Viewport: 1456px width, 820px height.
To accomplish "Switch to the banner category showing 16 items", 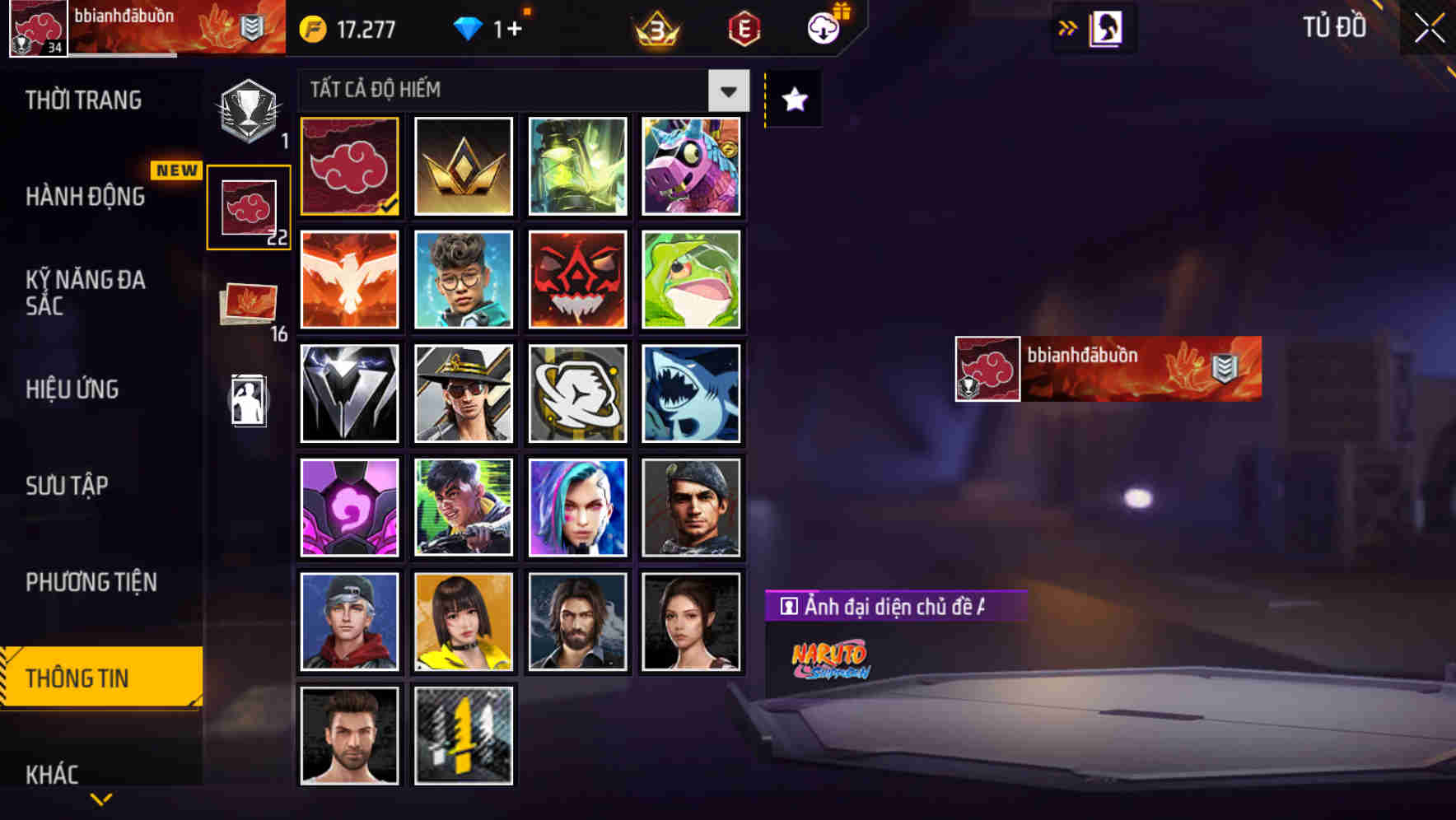I will 247,305.
